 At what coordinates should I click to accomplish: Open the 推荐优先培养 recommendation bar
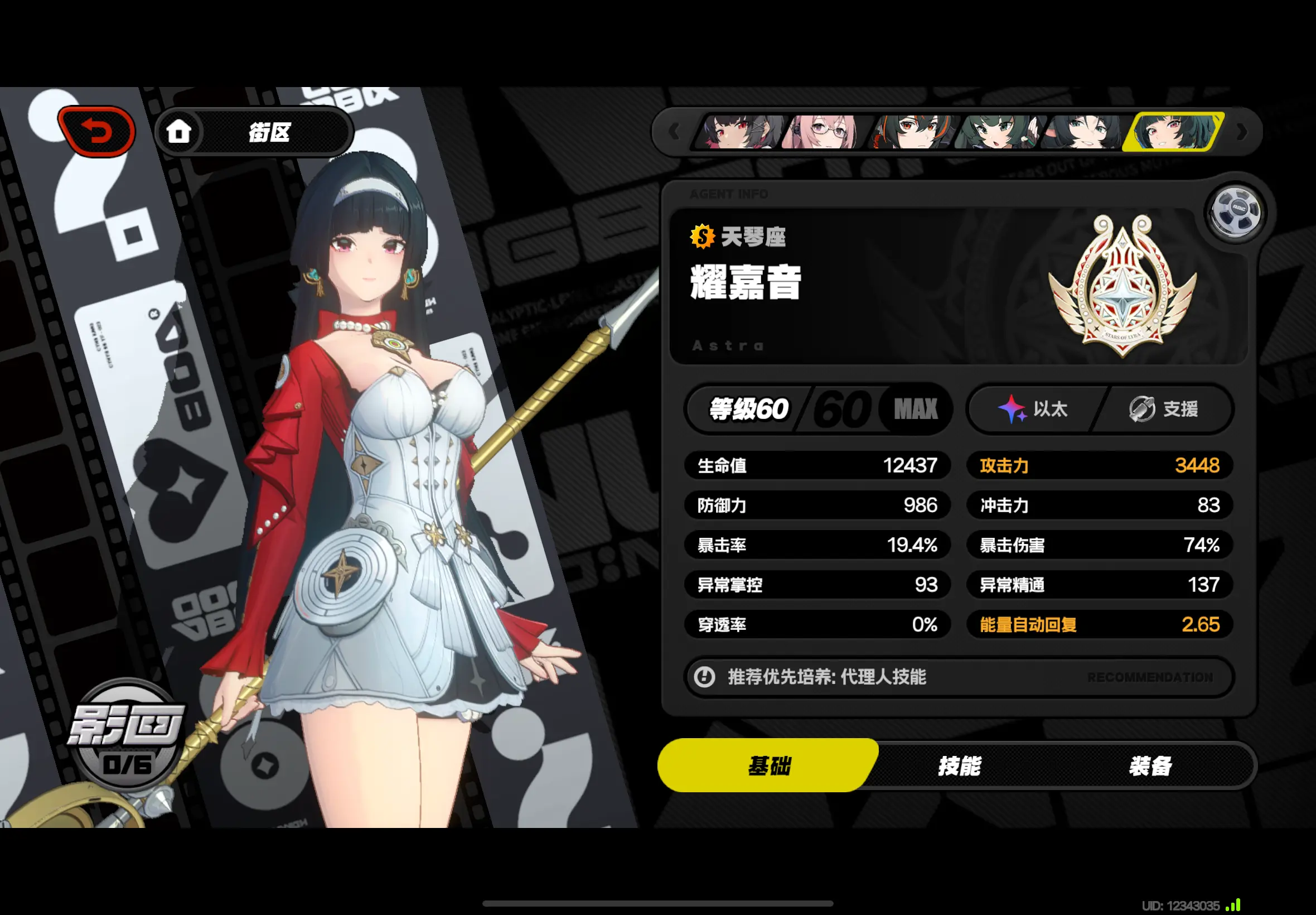(958, 677)
